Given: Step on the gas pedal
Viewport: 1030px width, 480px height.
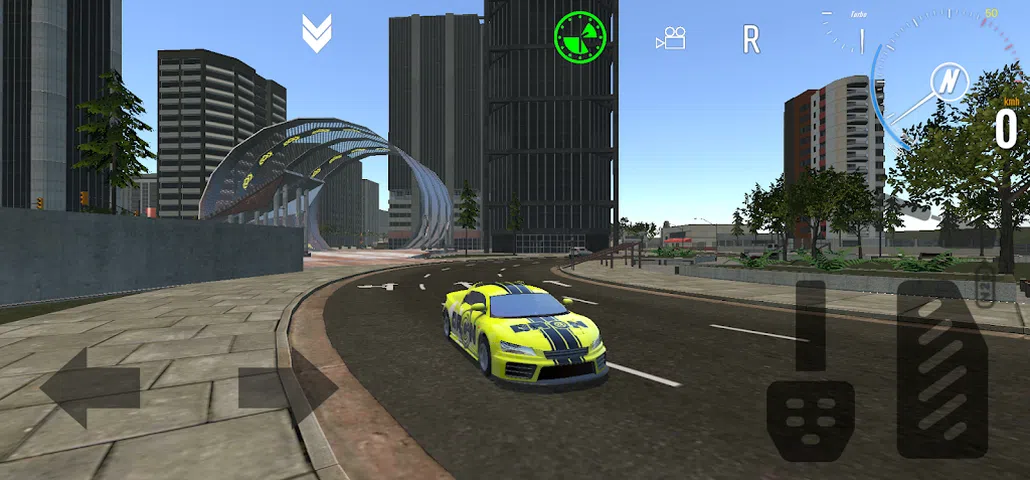Looking at the screenshot, I should pos(942,370).
